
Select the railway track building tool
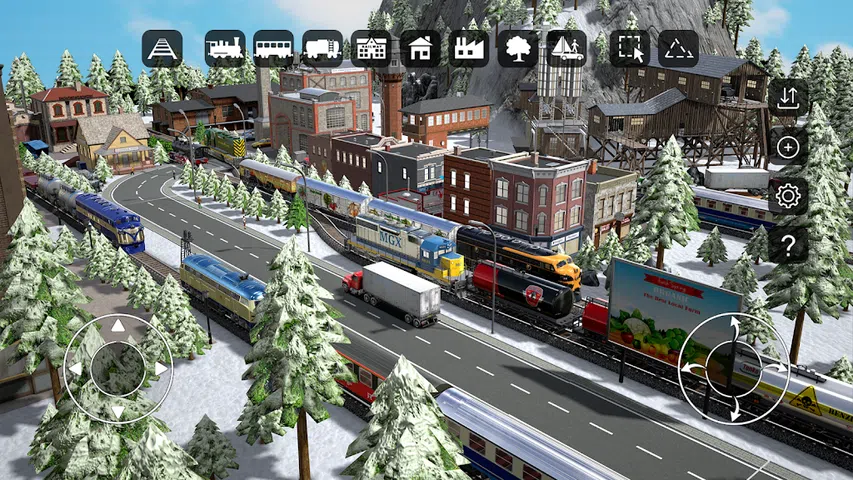(162, 48)
